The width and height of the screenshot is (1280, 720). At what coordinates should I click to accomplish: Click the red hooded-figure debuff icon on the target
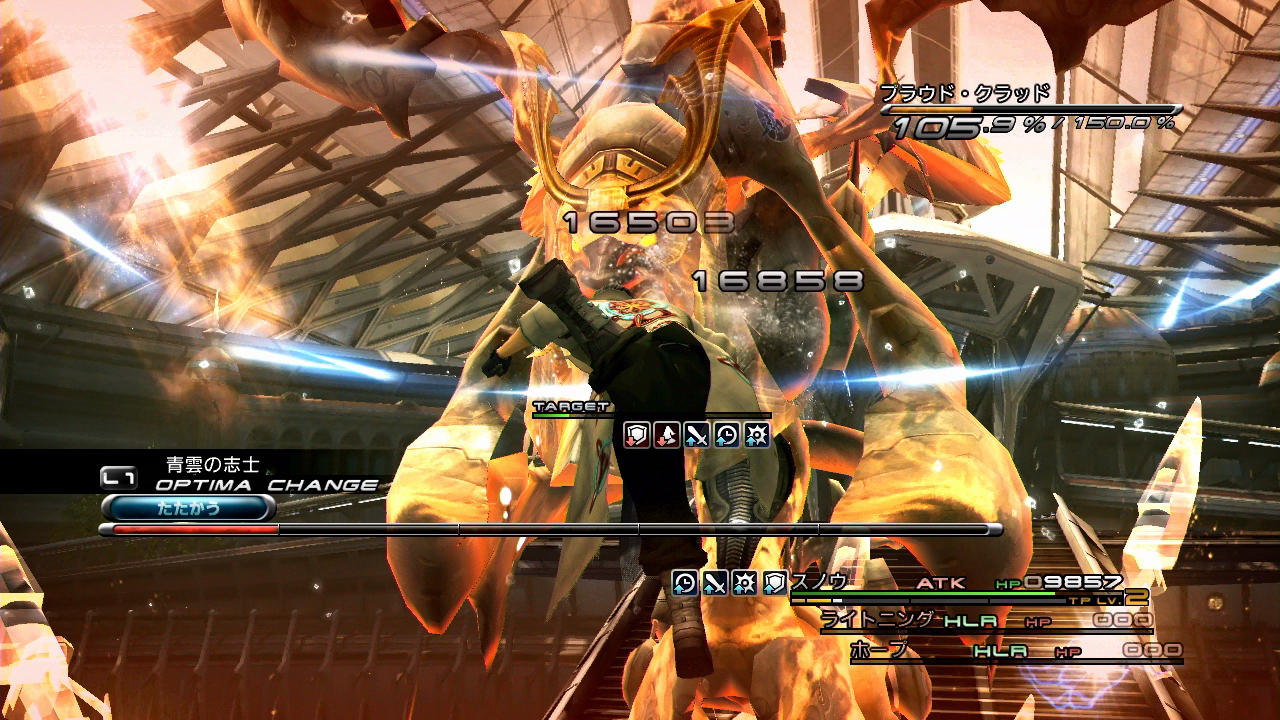click(667, 434)
